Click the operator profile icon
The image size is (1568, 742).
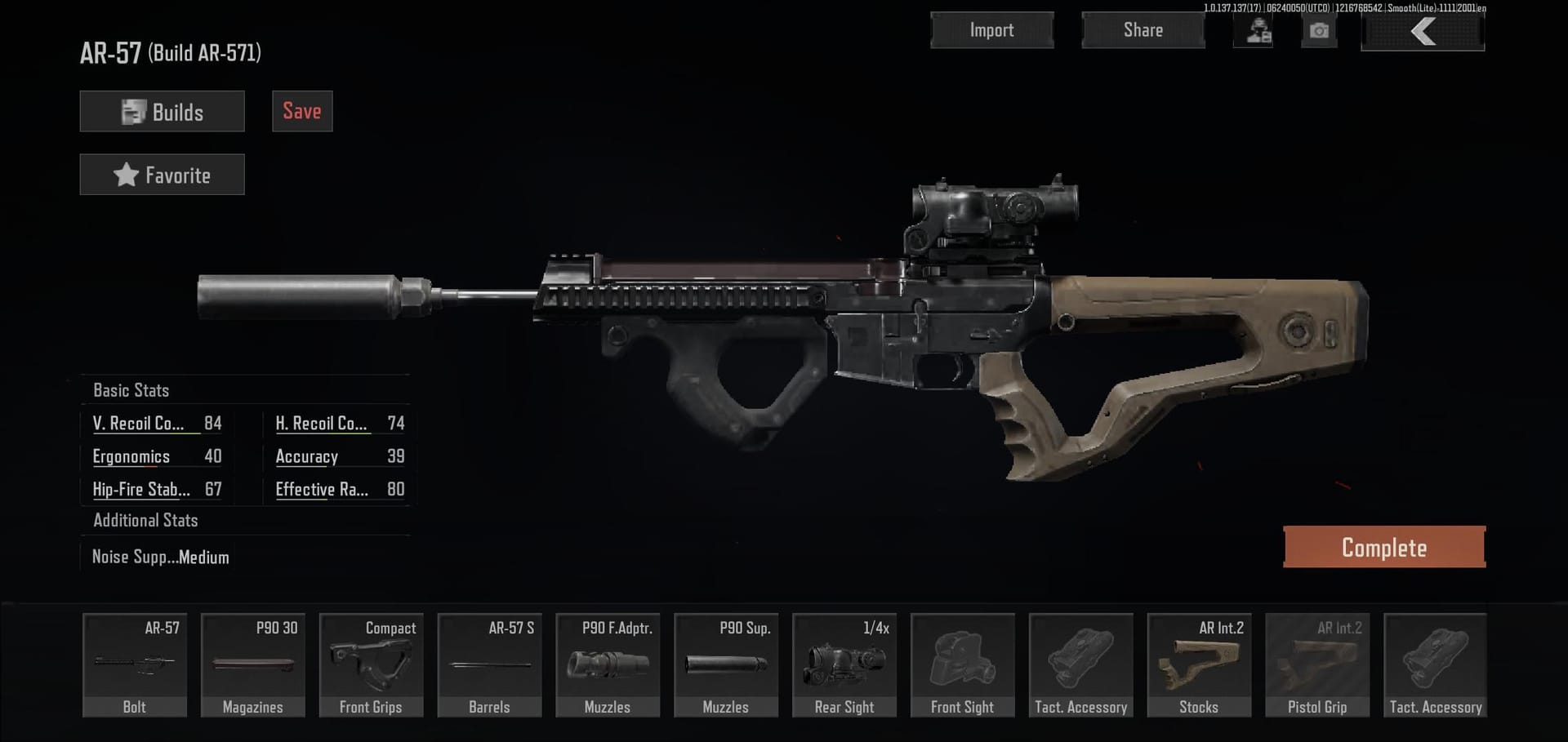pyautogui.click(x=1258, y=31)
